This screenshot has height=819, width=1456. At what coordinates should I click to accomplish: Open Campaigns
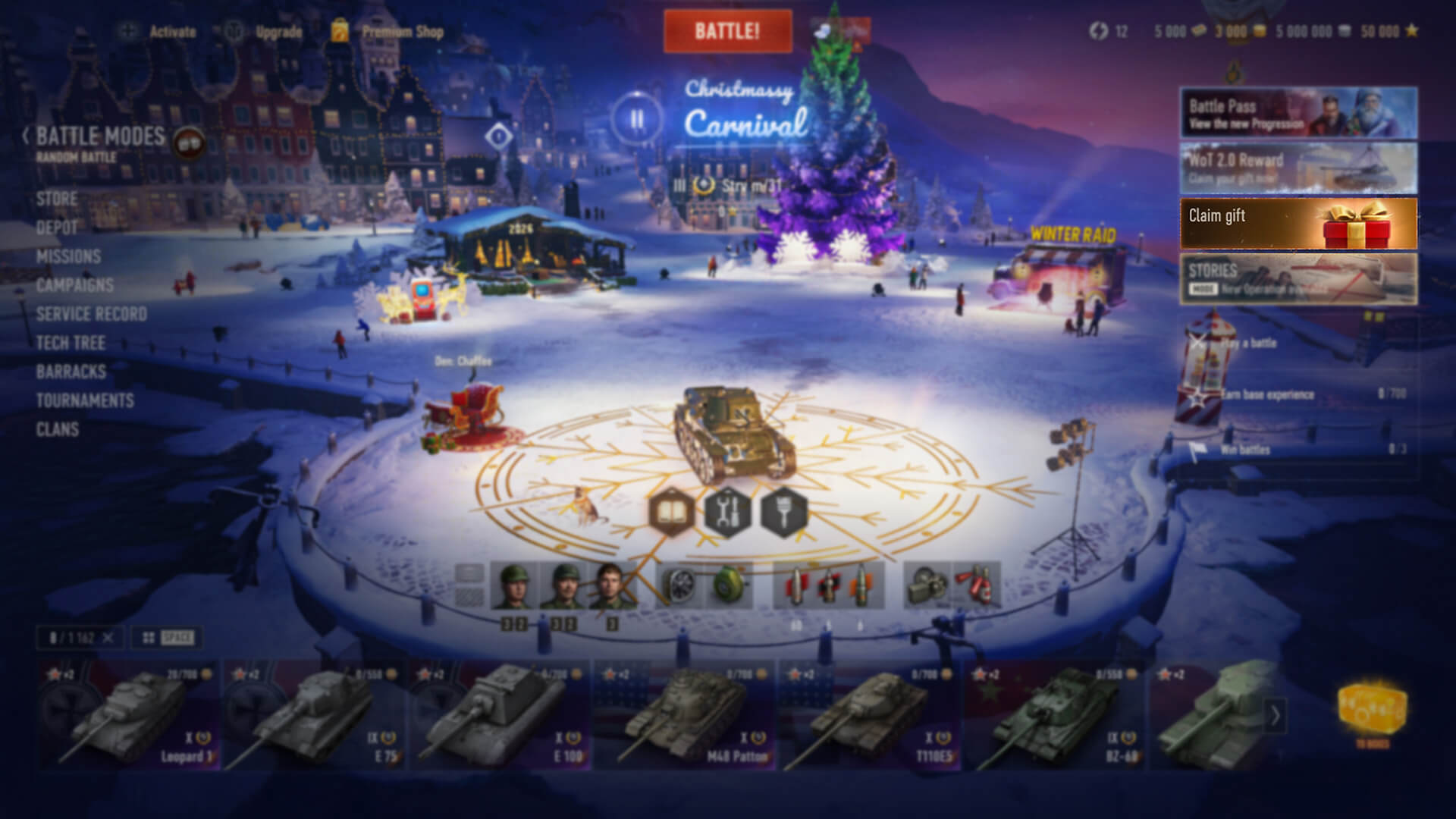click(75, 286)
